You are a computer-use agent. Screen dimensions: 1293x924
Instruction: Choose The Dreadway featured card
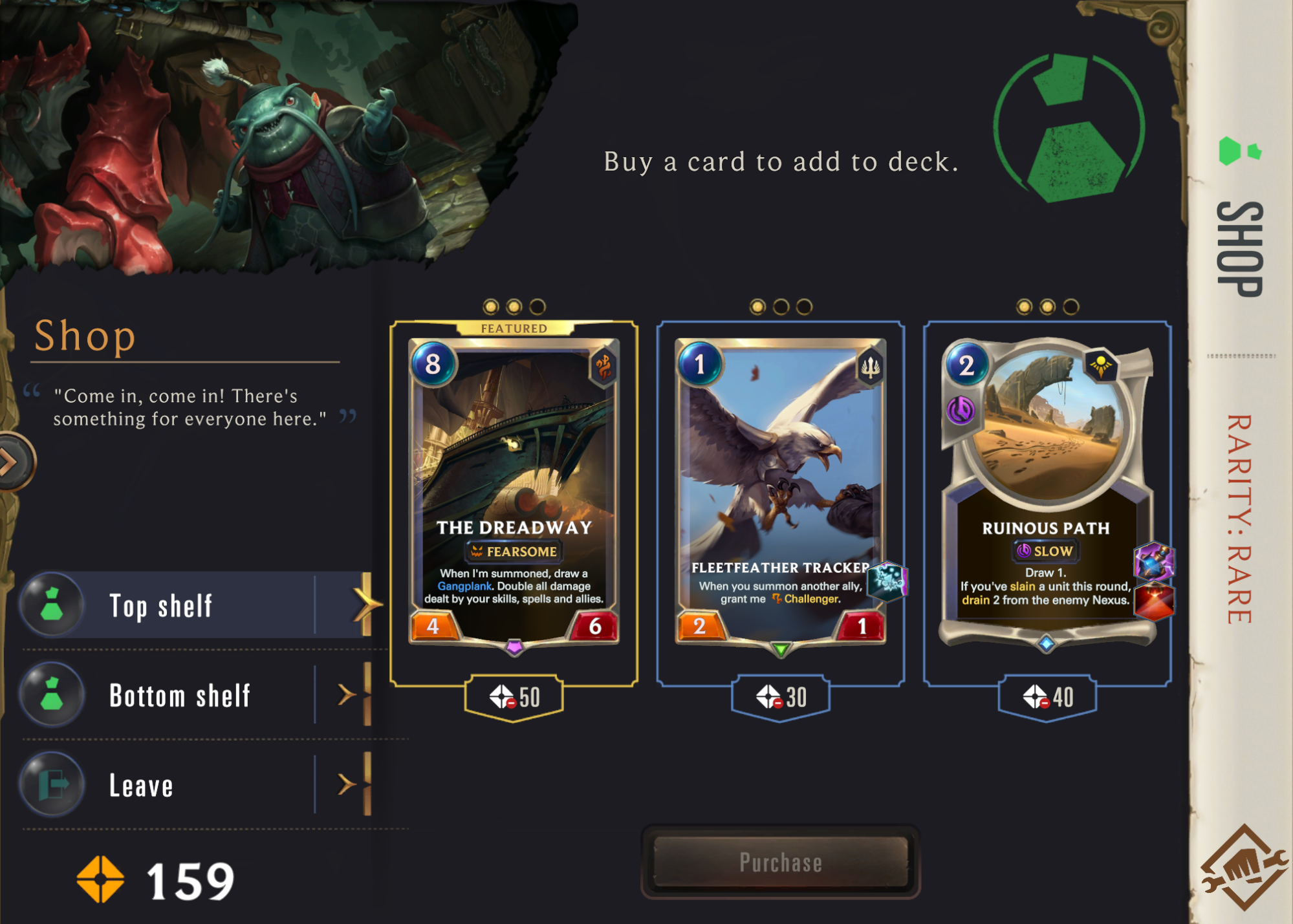(514, 491)
